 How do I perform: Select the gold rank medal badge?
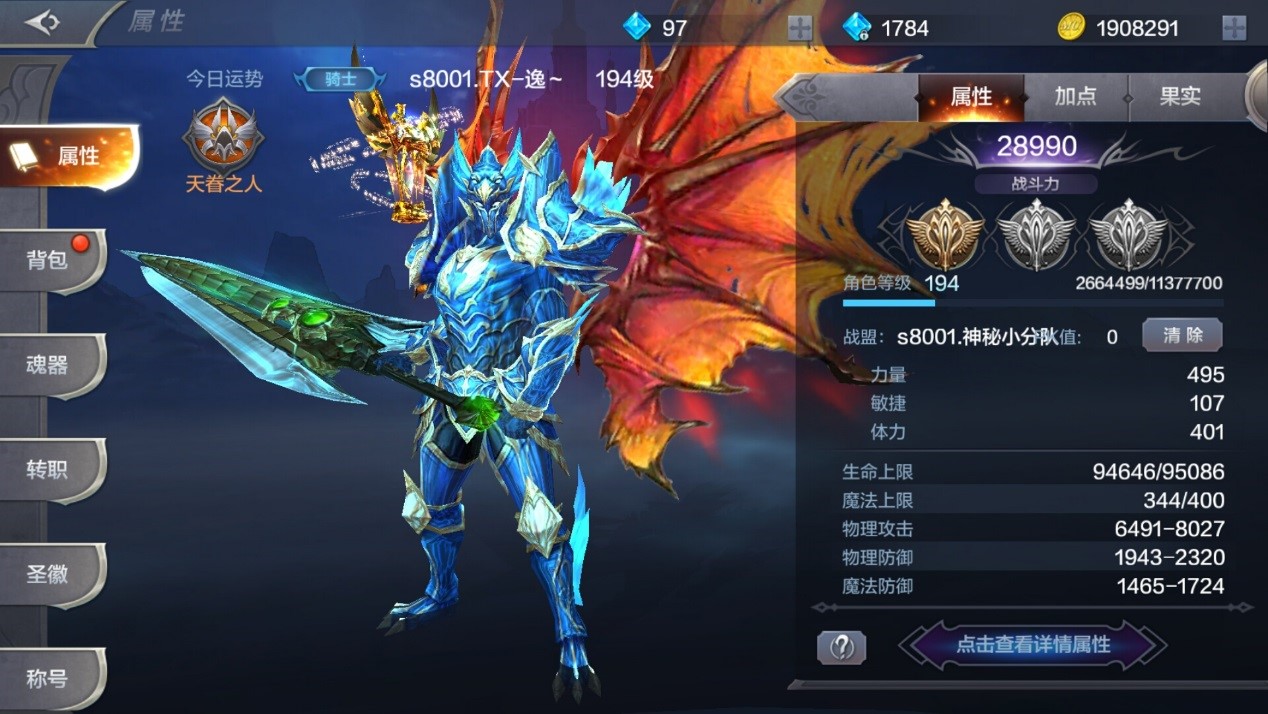coord(943,235)
